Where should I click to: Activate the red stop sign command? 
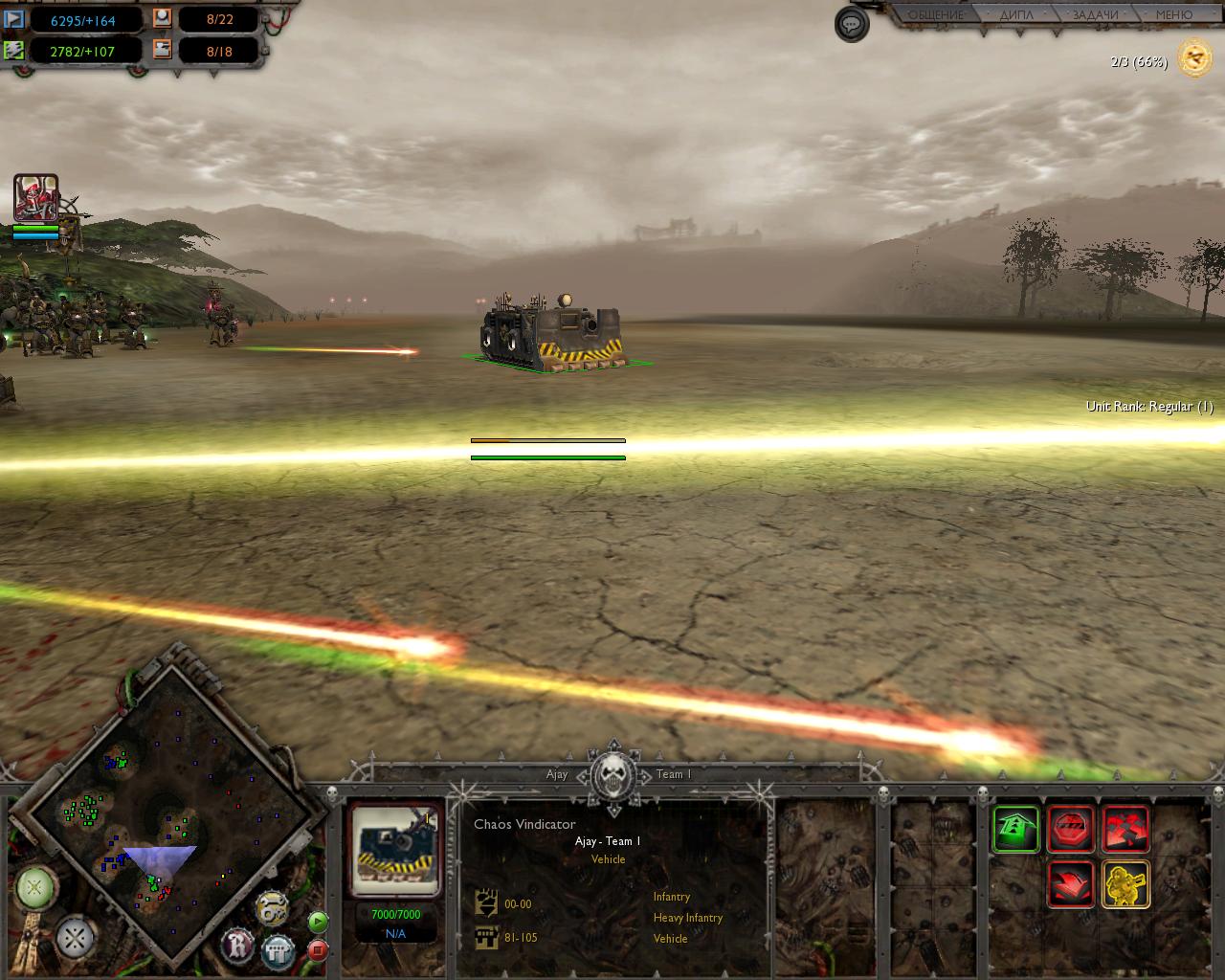1071,829
